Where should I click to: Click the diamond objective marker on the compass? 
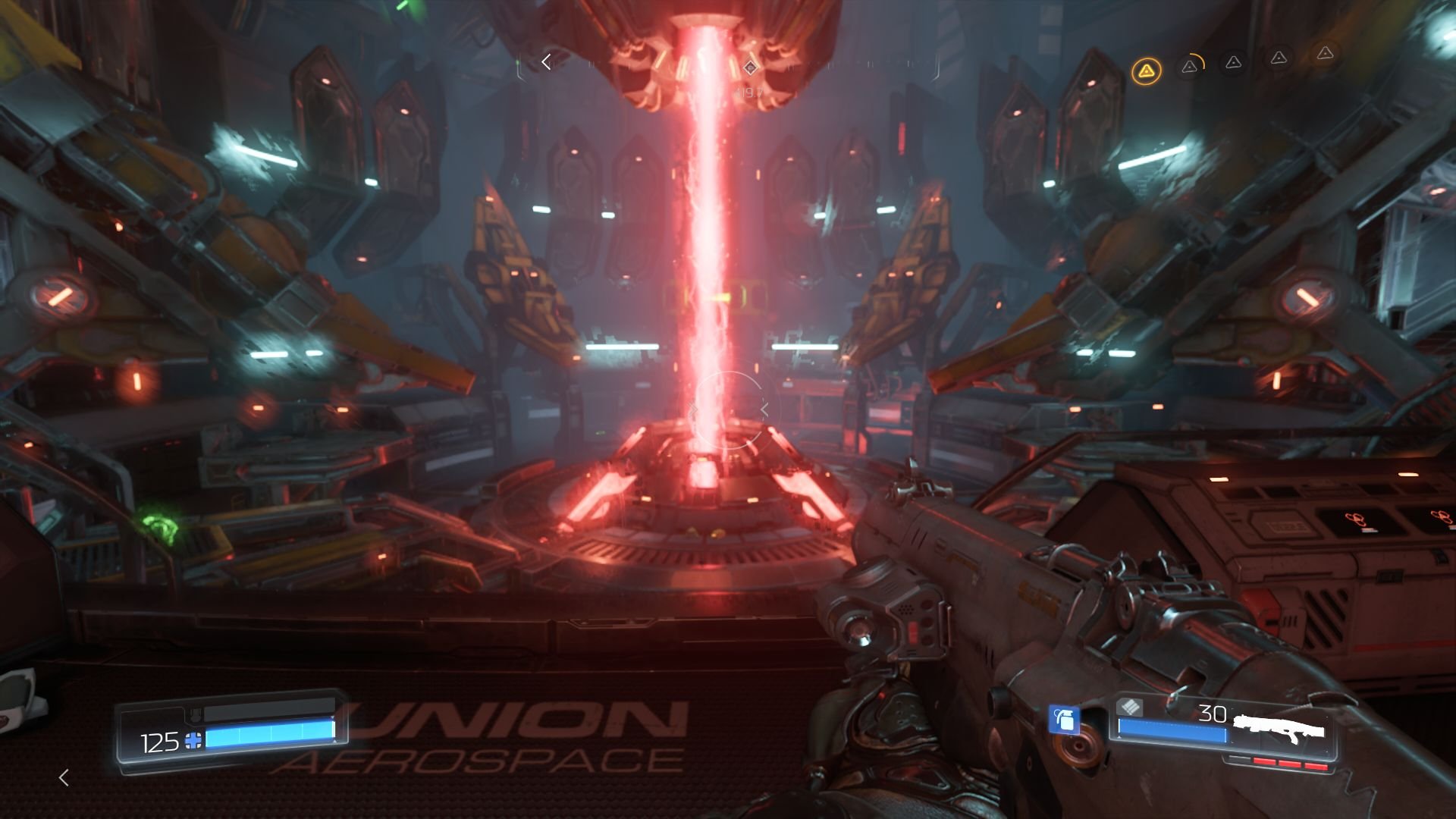point(750,67)
